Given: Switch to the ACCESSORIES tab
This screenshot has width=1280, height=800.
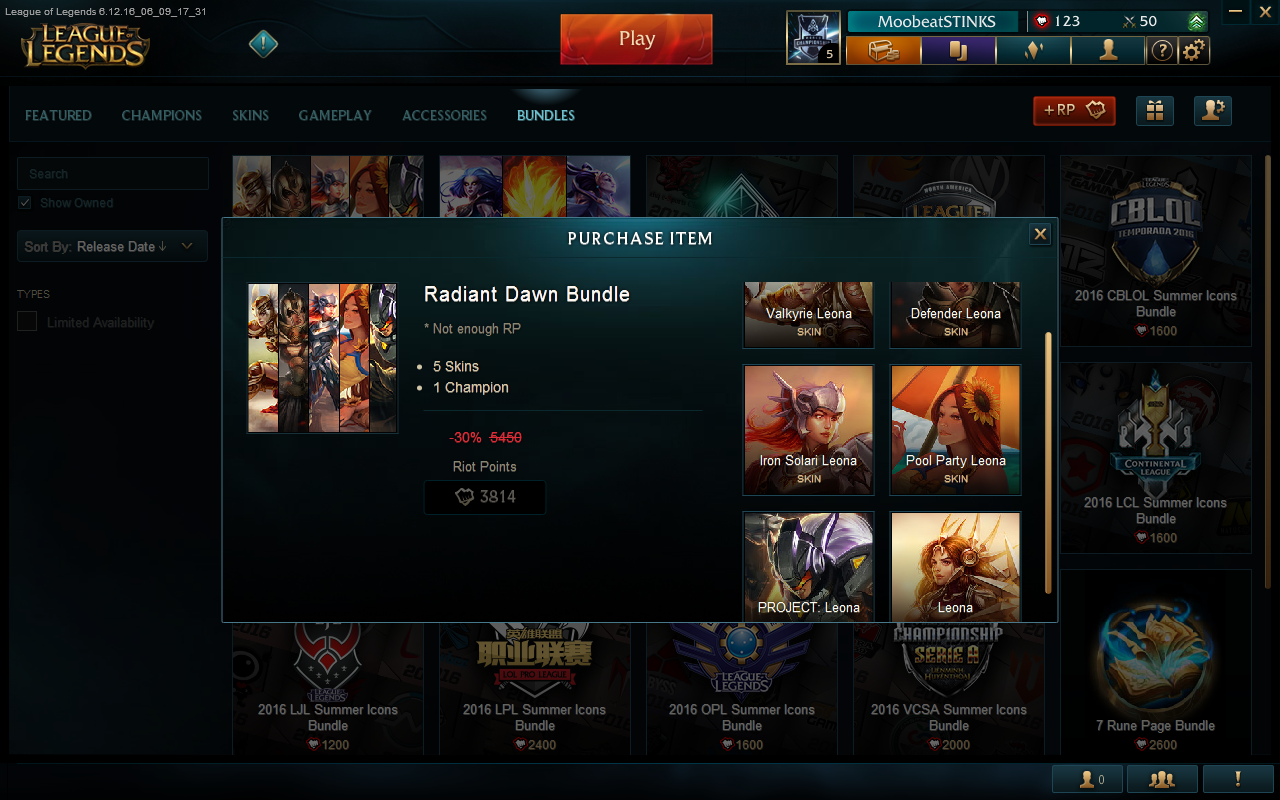Looking at the screenshot, I should click(444, 115).
